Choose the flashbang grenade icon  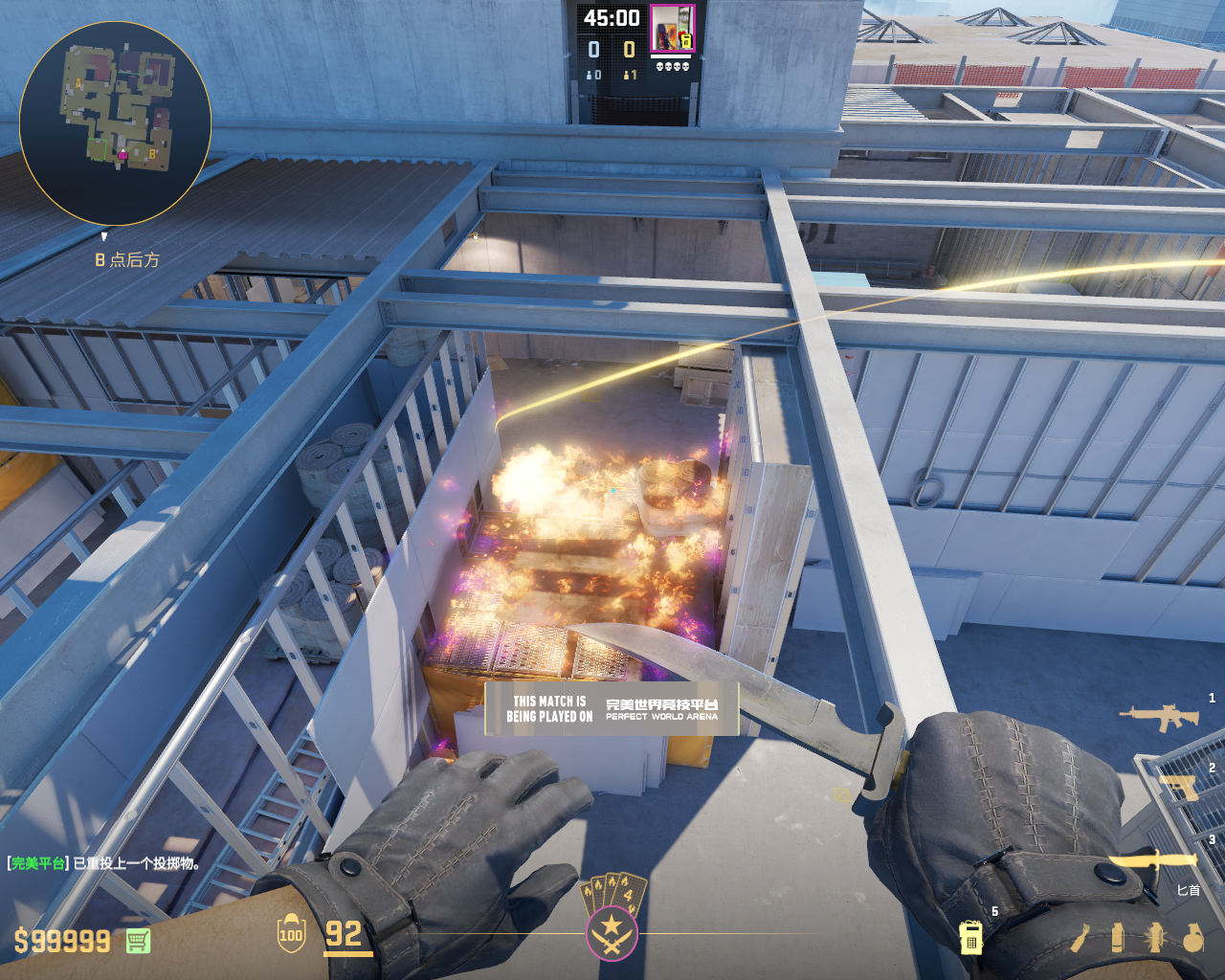click(1155, 938)
